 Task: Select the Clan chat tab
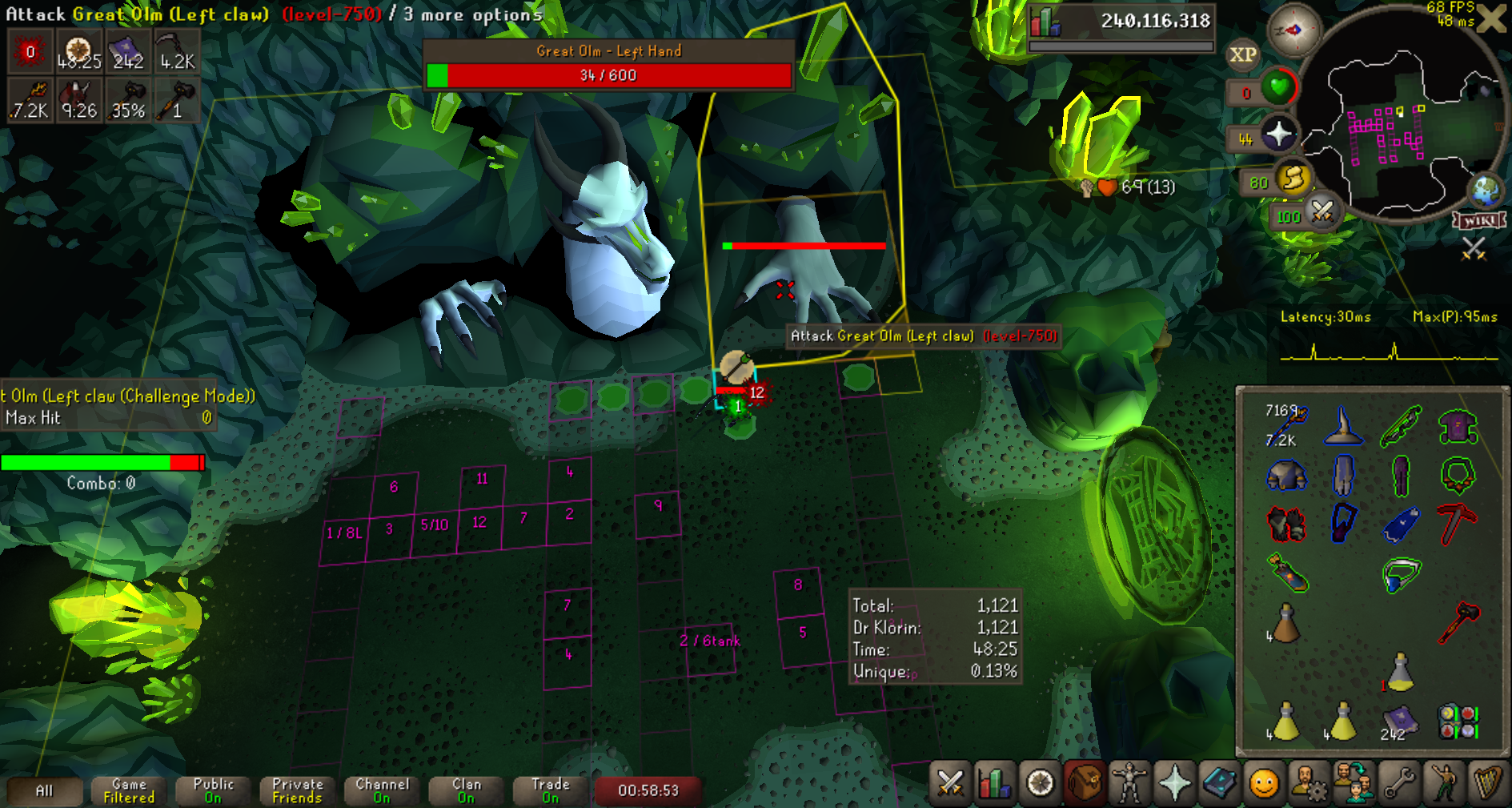coord(466,790)
